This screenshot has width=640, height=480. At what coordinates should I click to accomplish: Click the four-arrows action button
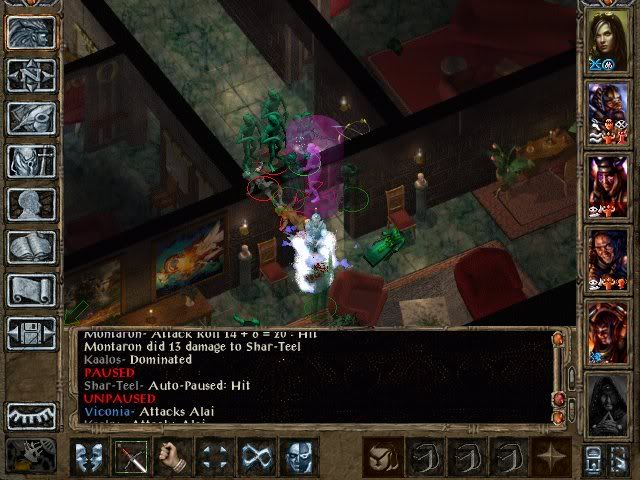coord(216,457)
